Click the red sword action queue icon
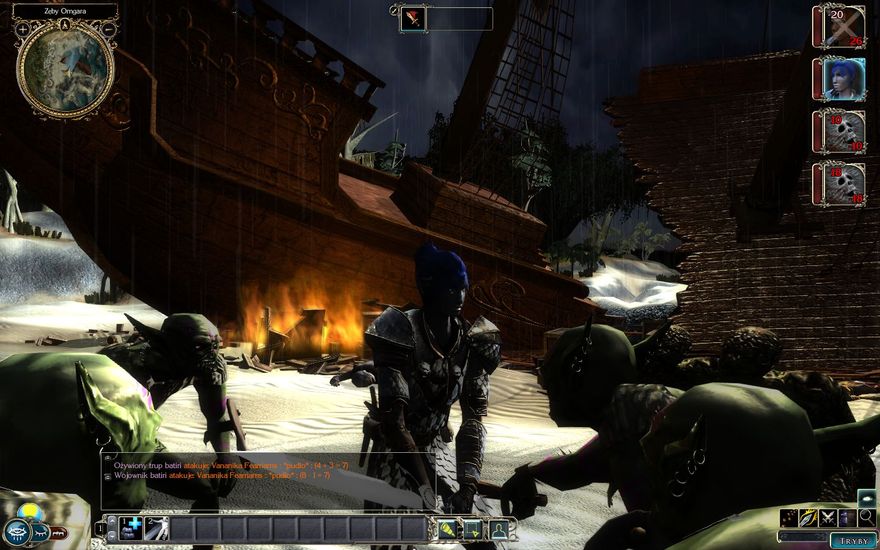 point(412,18)
